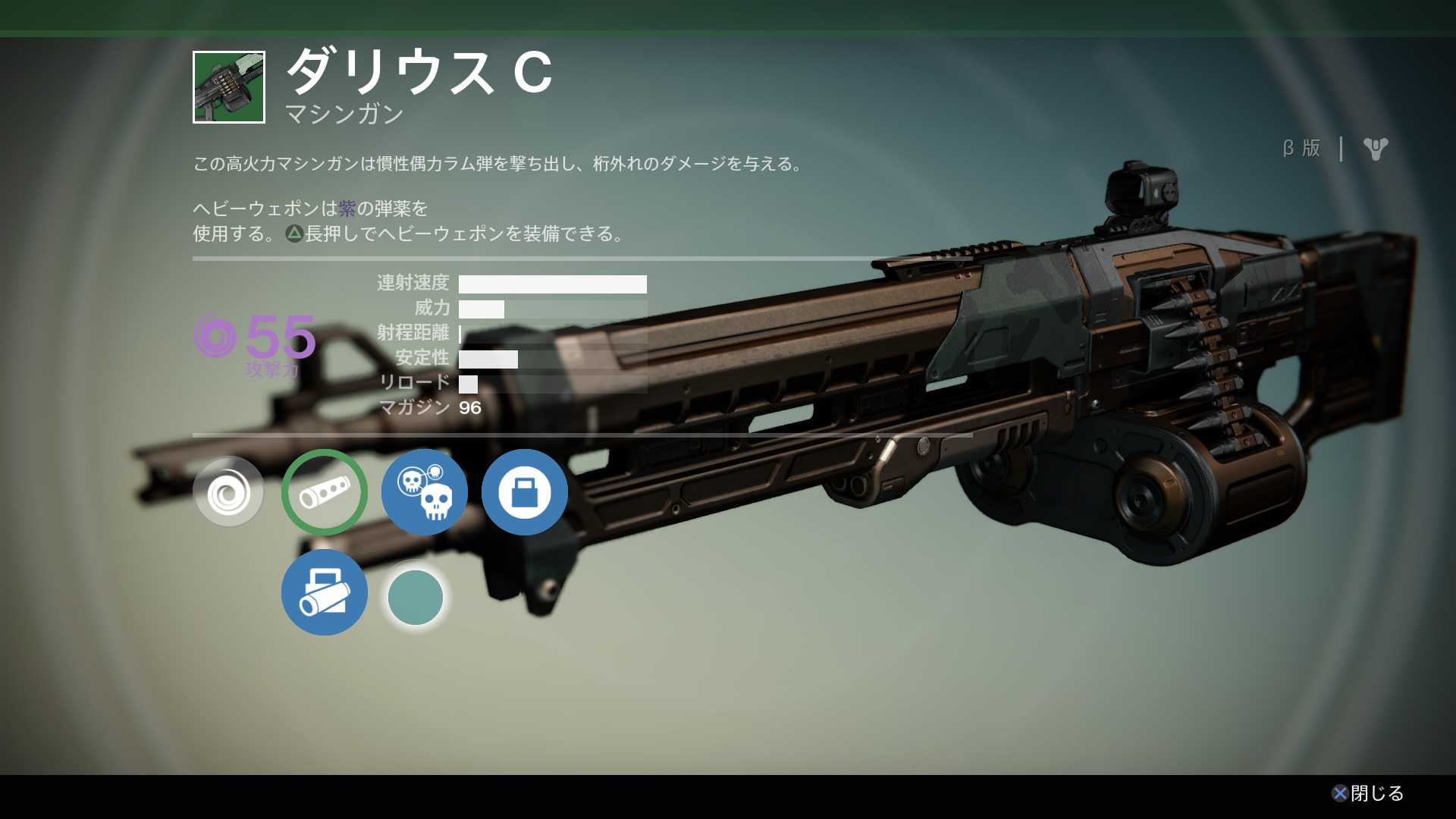Click the Darius C weapon thumbnail

pyautogui.click(x=229, y=87)
